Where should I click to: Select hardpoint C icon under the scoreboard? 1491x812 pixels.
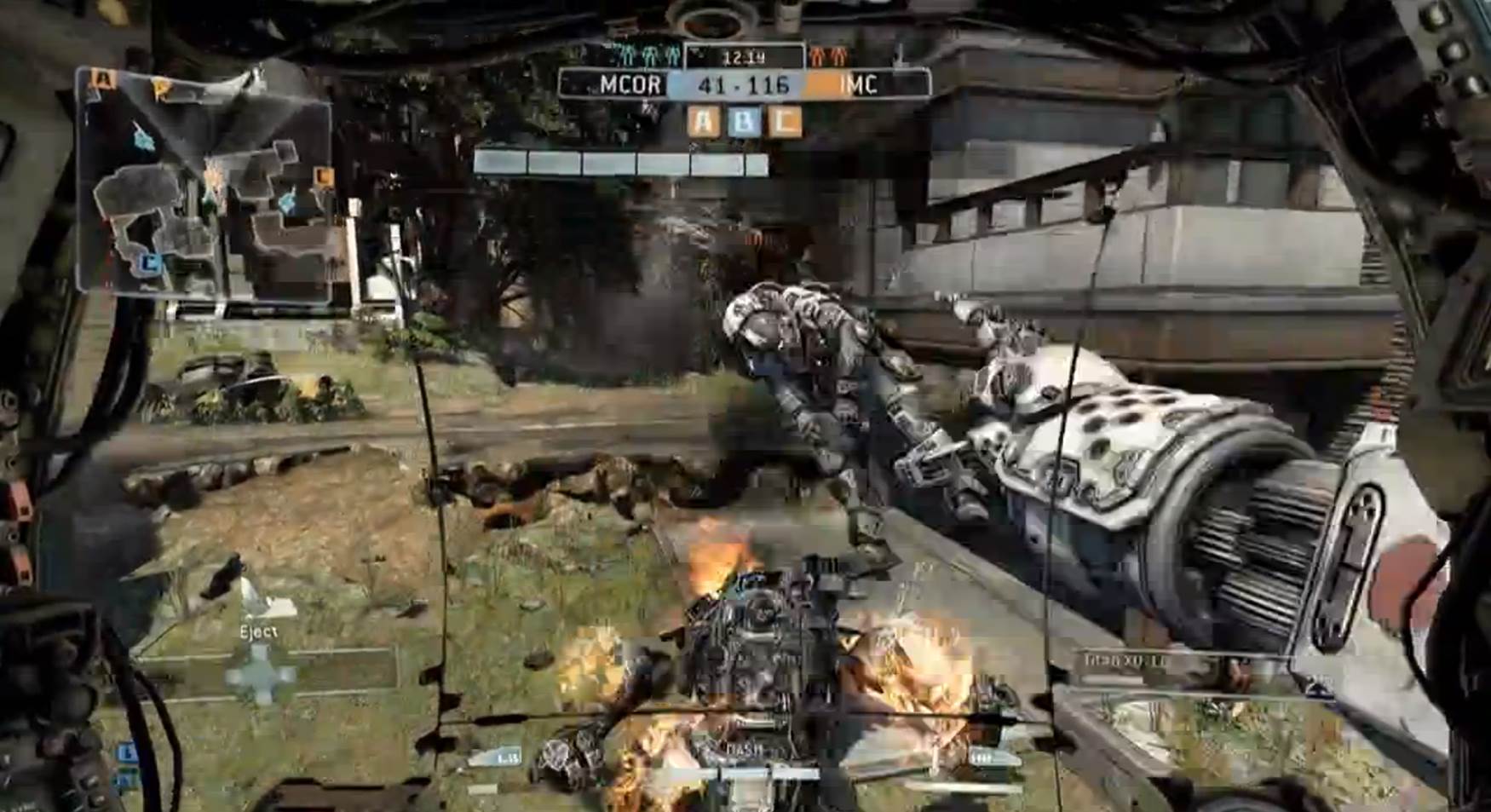(x=784, y=122)
